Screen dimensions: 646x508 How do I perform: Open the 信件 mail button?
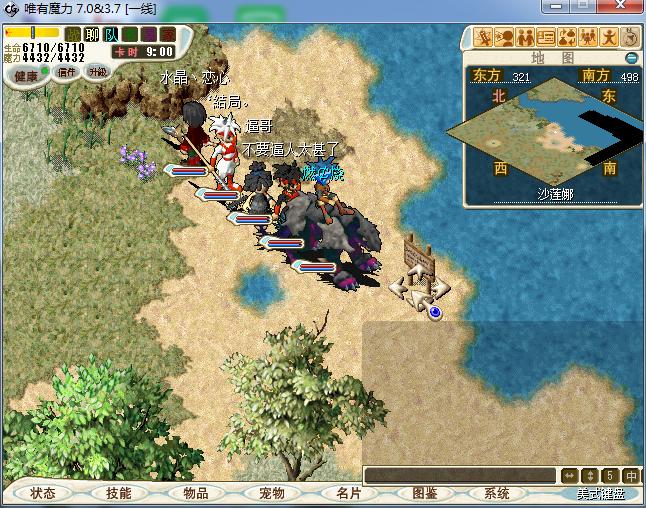[67, 72]
